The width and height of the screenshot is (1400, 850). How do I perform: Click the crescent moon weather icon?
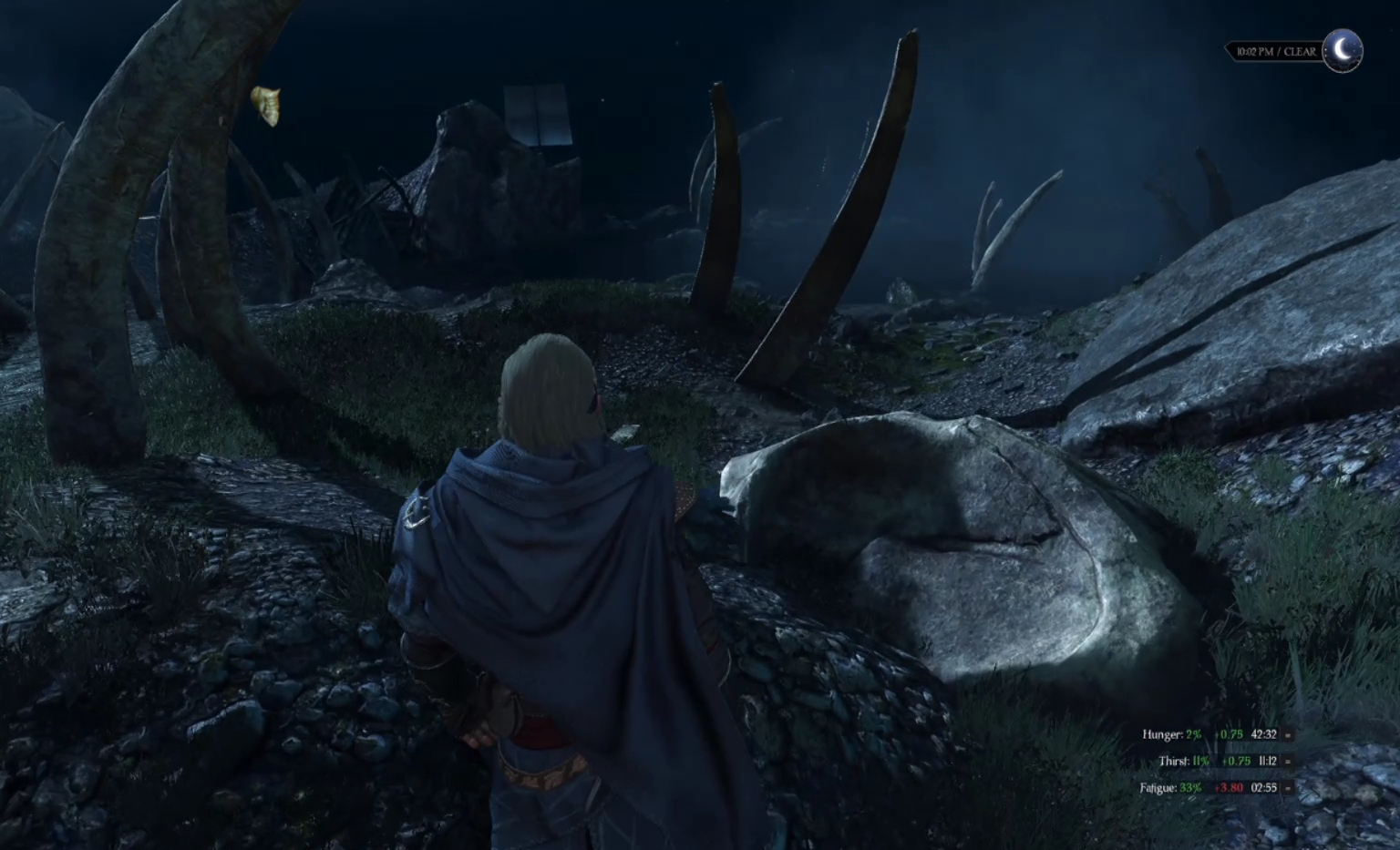tap(1343, 50)
